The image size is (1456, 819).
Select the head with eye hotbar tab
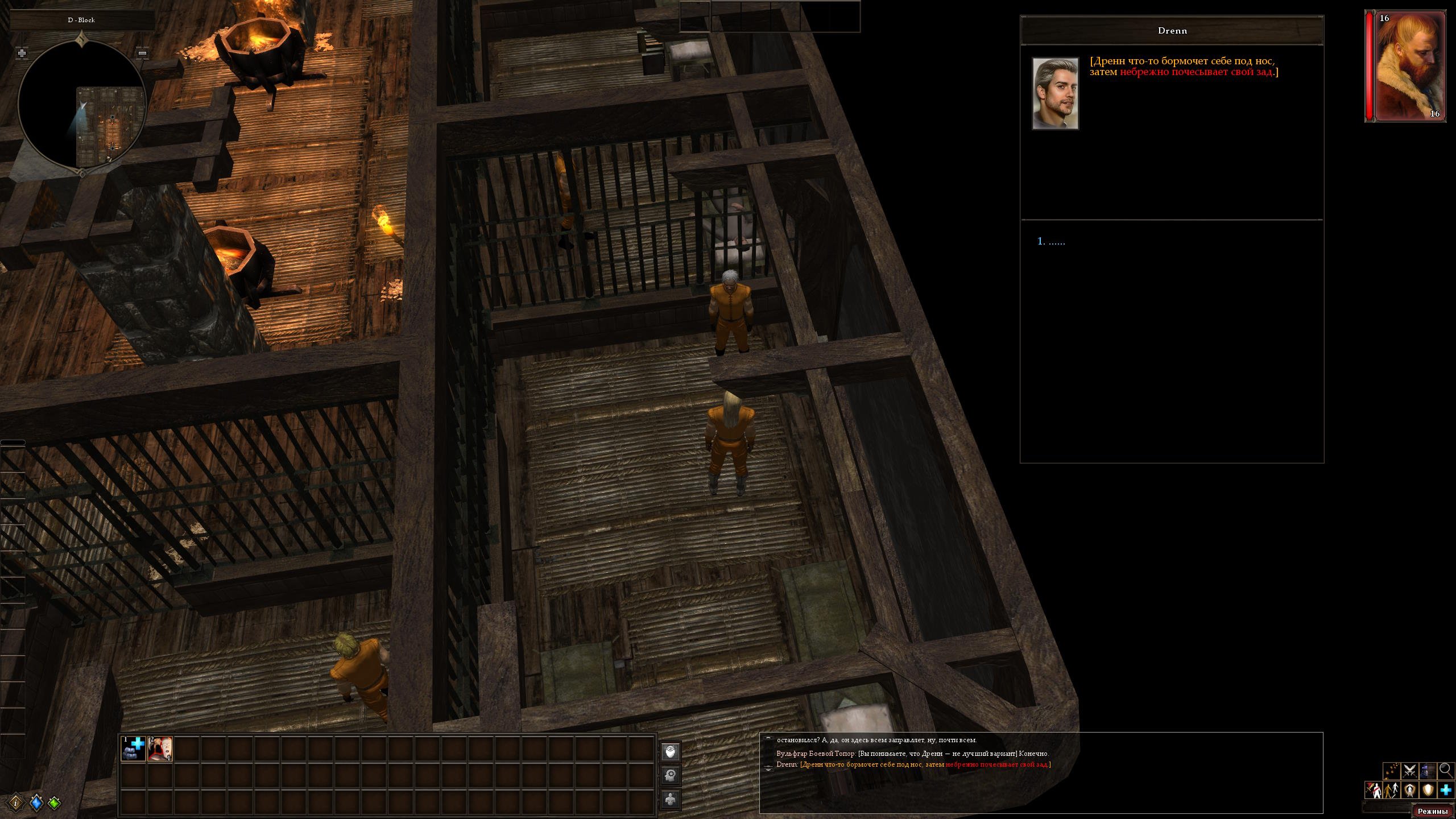(x=671, y=752)
